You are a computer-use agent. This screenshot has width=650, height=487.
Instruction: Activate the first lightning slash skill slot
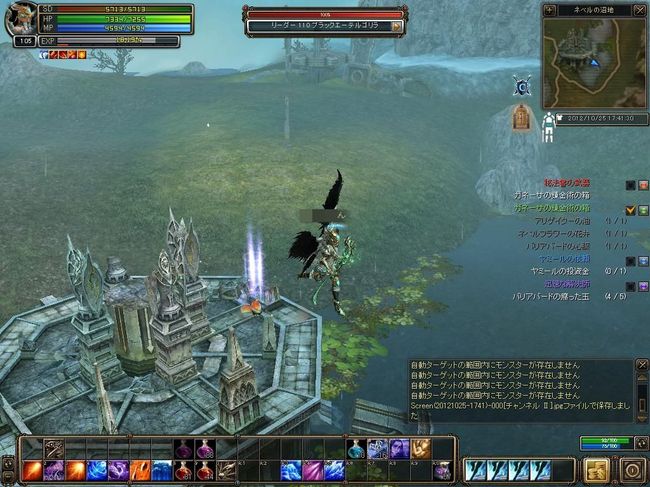477,469
